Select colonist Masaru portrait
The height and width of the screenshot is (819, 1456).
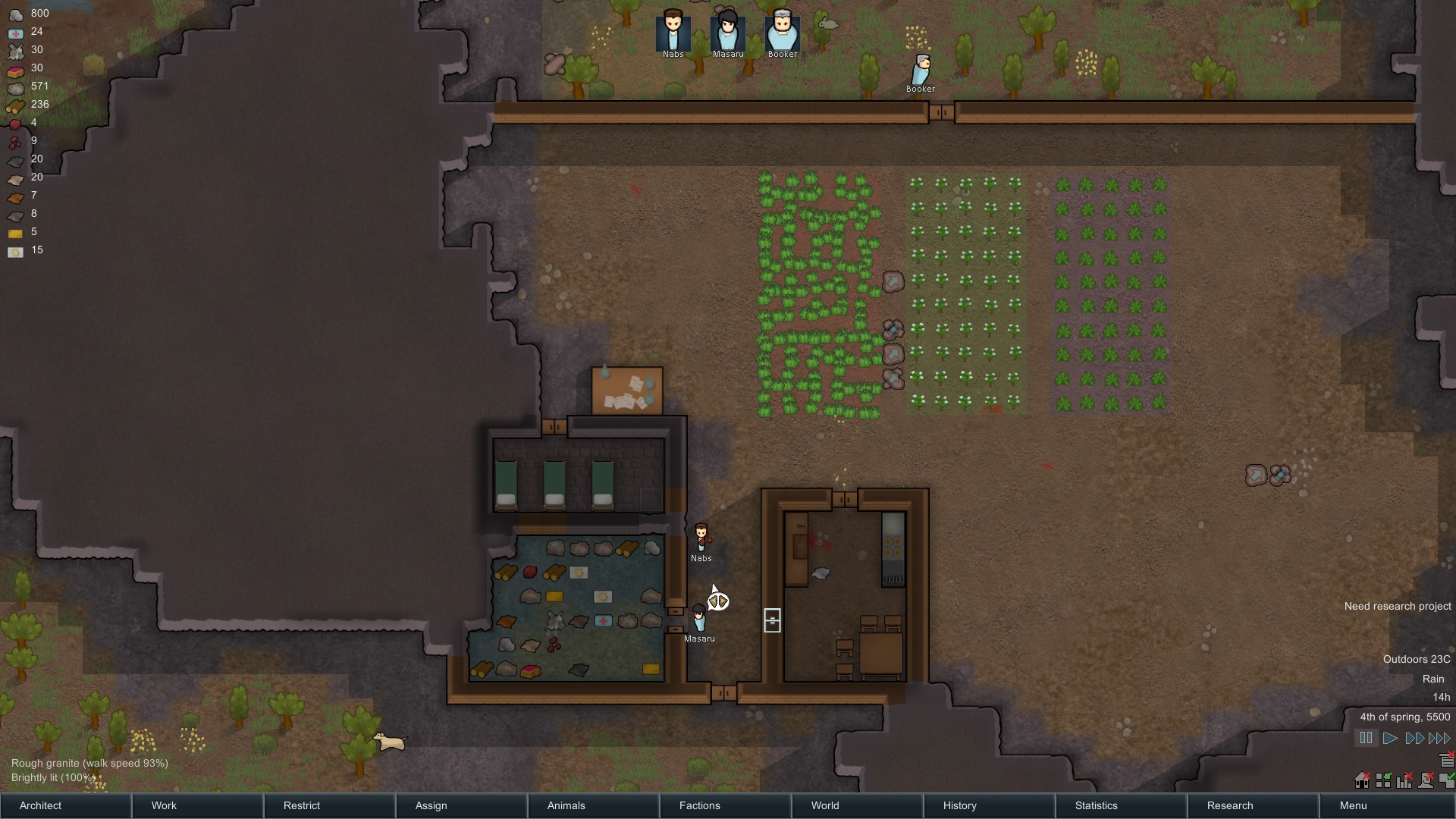[x=728, y=32]
